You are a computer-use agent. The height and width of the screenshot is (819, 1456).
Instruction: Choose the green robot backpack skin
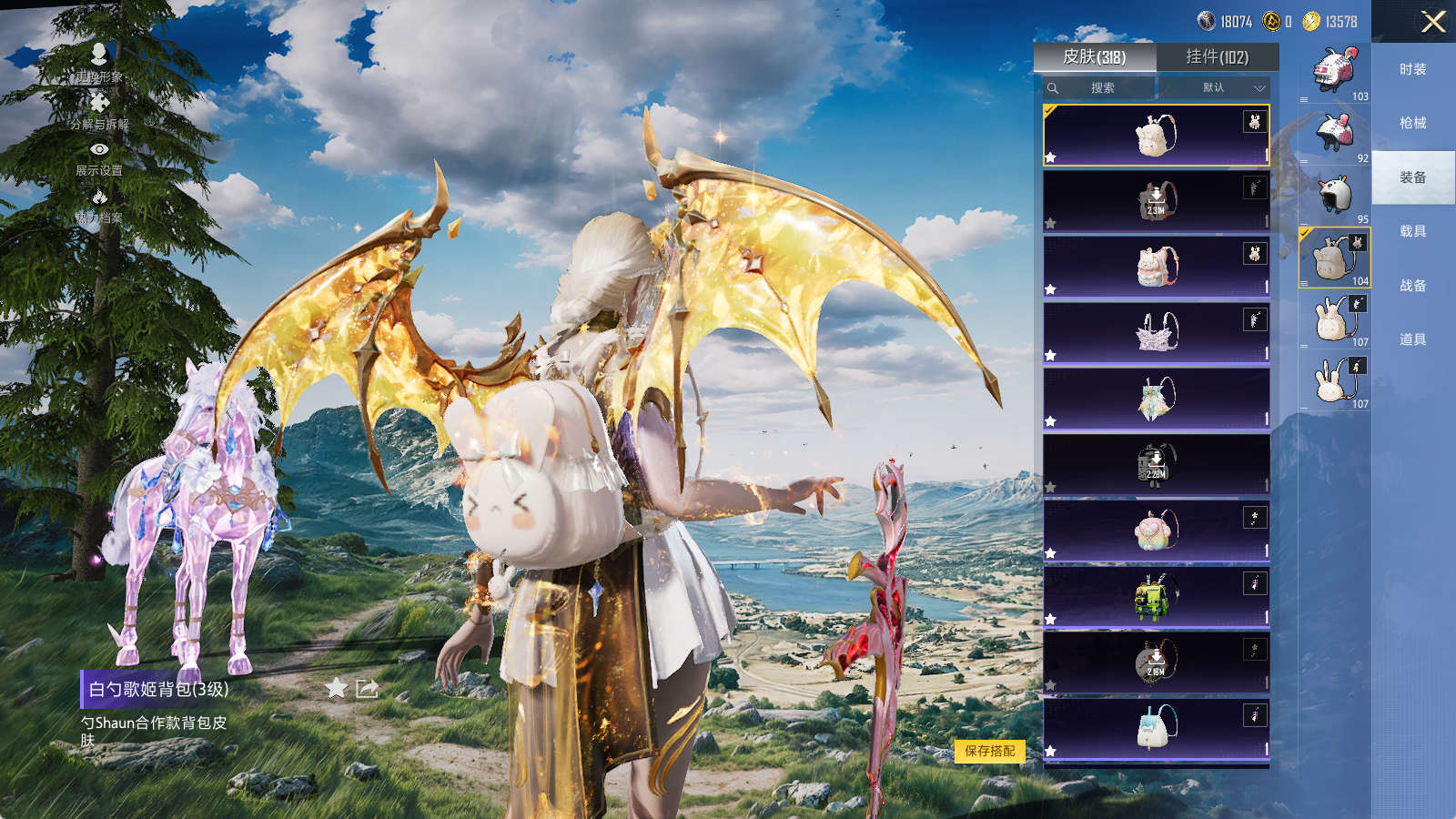click(1156, 597)
